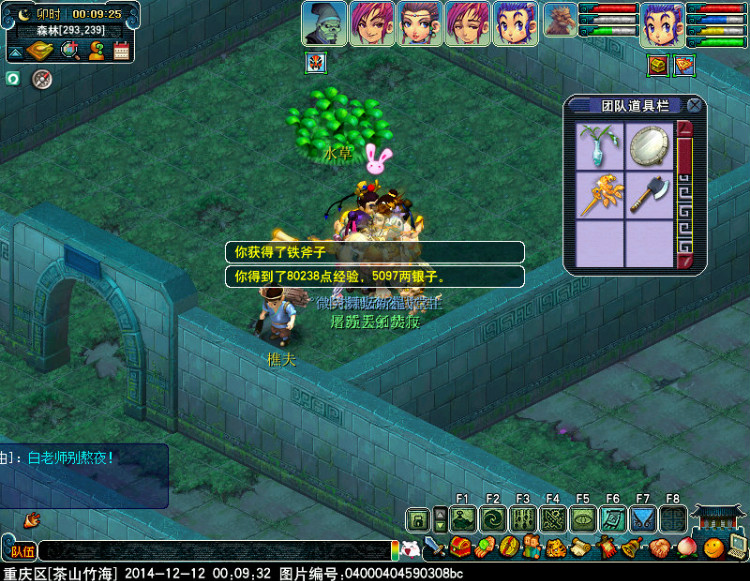The height and width of the screenshot is (581, 750).
Task: Toggle the padlock on the shortcut bar
Action: click(x=418, y=520)
